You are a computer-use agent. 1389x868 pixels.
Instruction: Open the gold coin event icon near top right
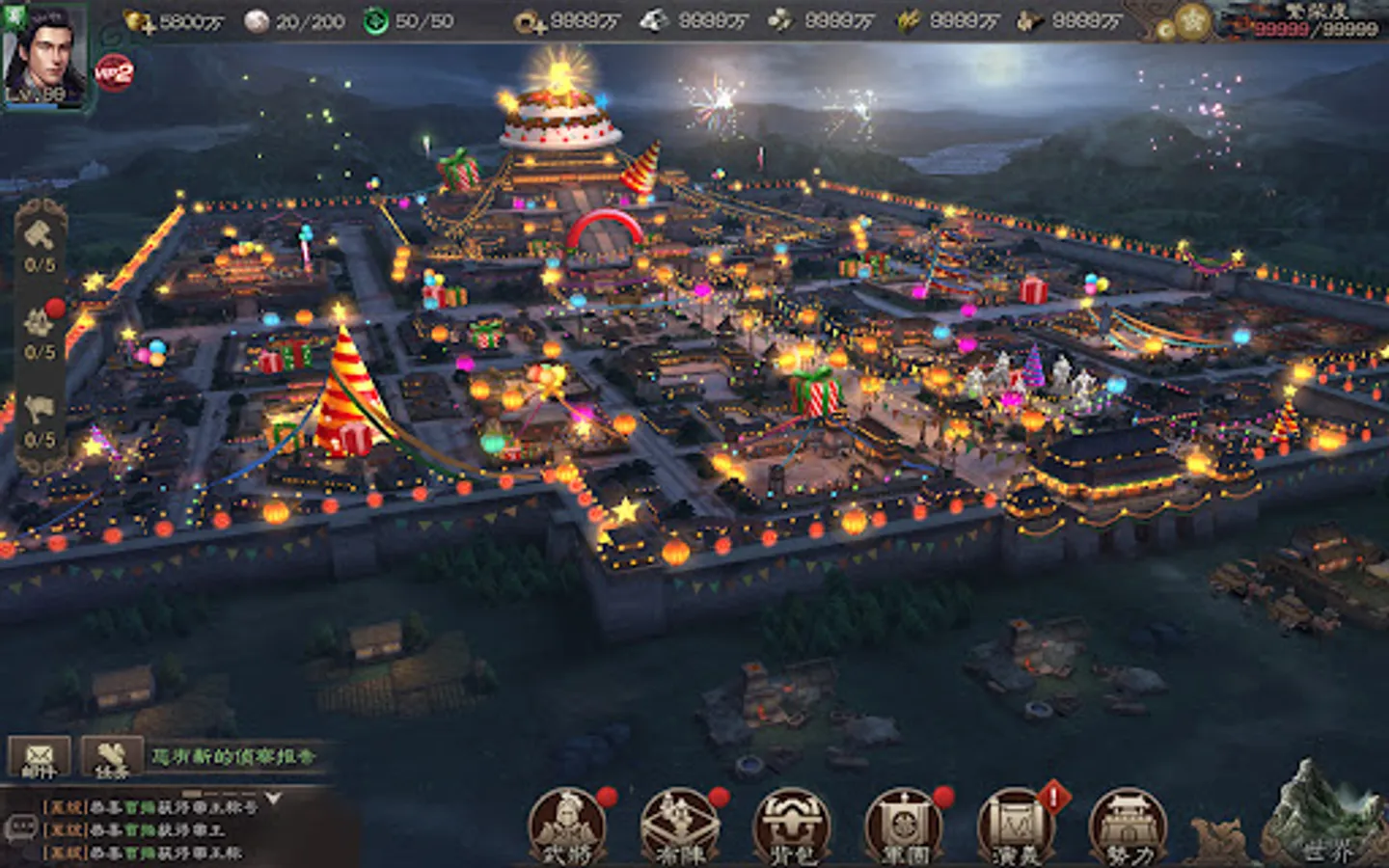[x=1192, y=23]
